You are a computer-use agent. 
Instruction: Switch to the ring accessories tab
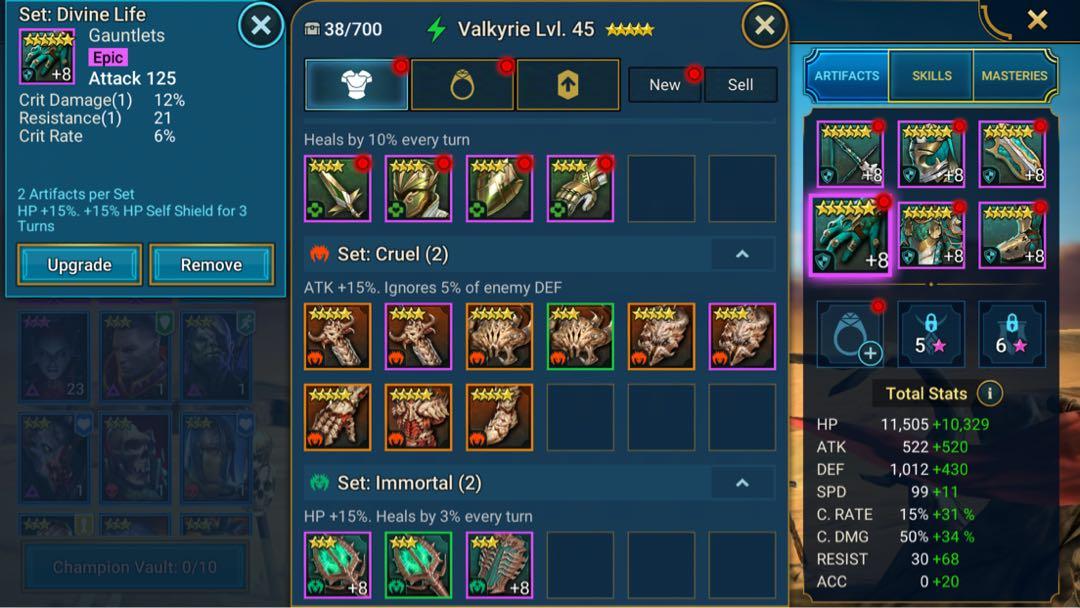click(x=462, y=85)
